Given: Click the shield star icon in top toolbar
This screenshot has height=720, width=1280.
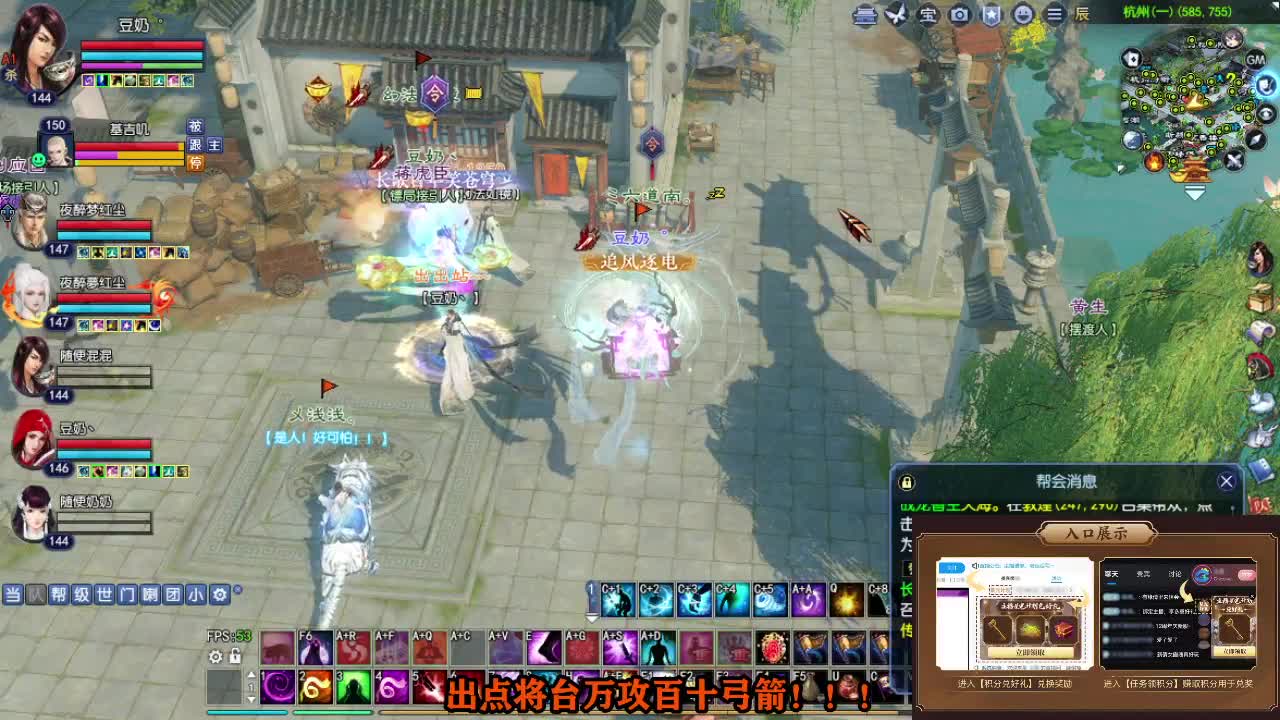Looking at the screenshot, I should point(989,15).
